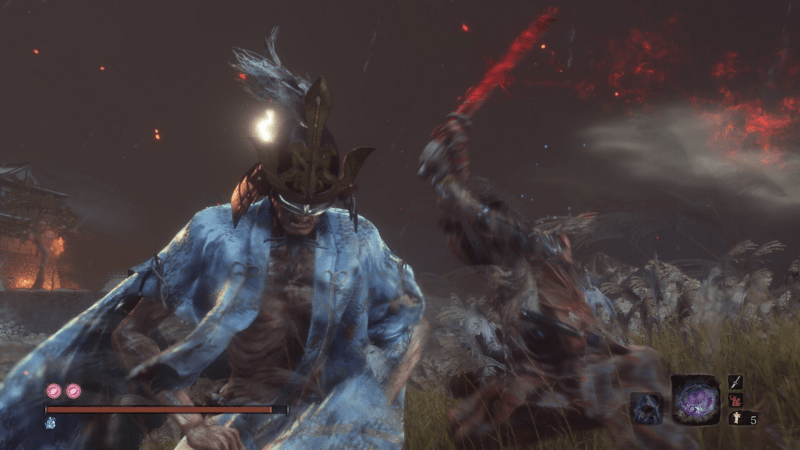Select the purple prosthetic tool slot
The width and height of the screenshot is (800, 450).
pos(695,400)
